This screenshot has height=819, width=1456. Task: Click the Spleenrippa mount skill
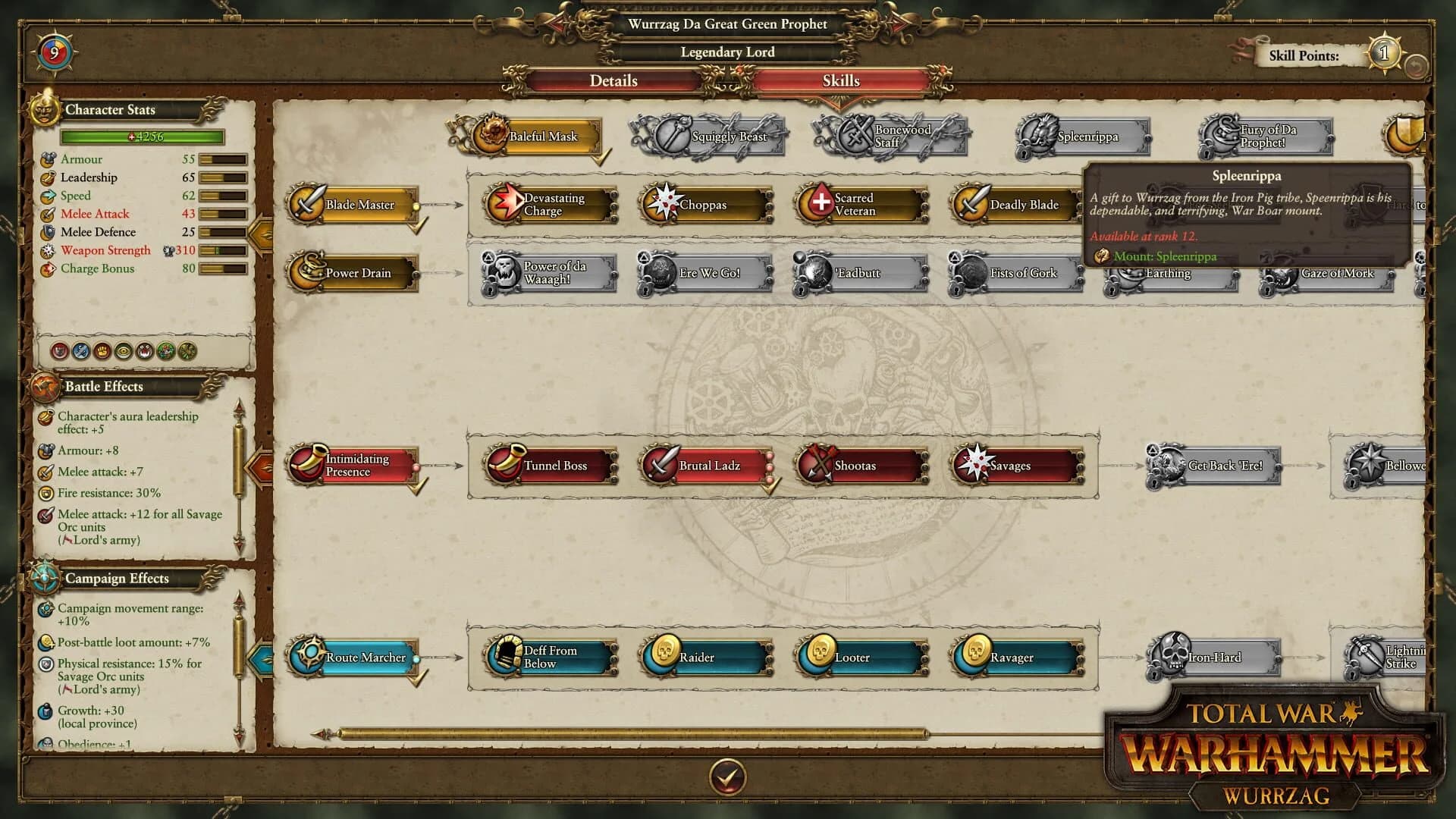point(1080,137)
